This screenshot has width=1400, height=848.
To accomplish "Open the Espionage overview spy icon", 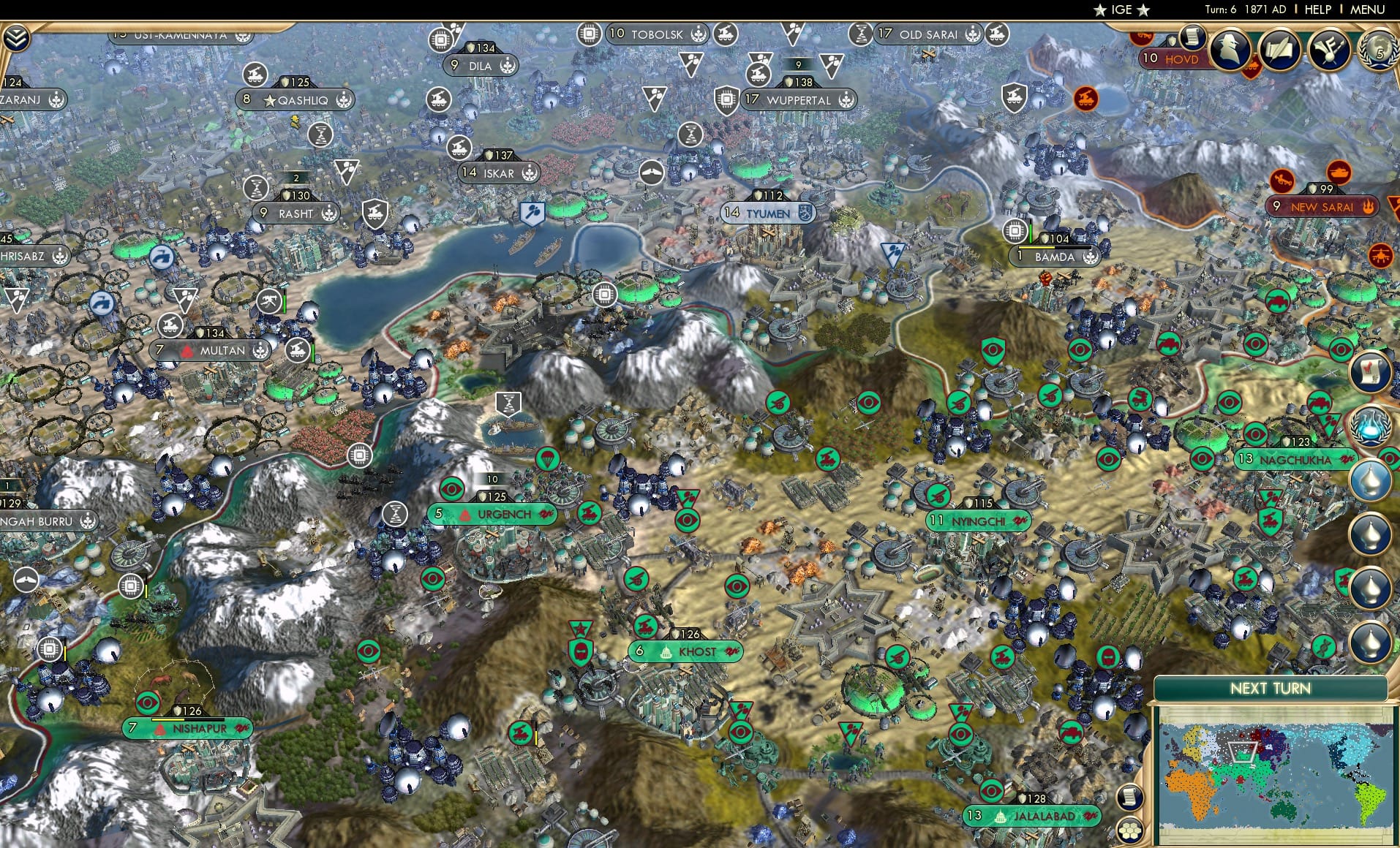I will click(x=1231, y=50).
